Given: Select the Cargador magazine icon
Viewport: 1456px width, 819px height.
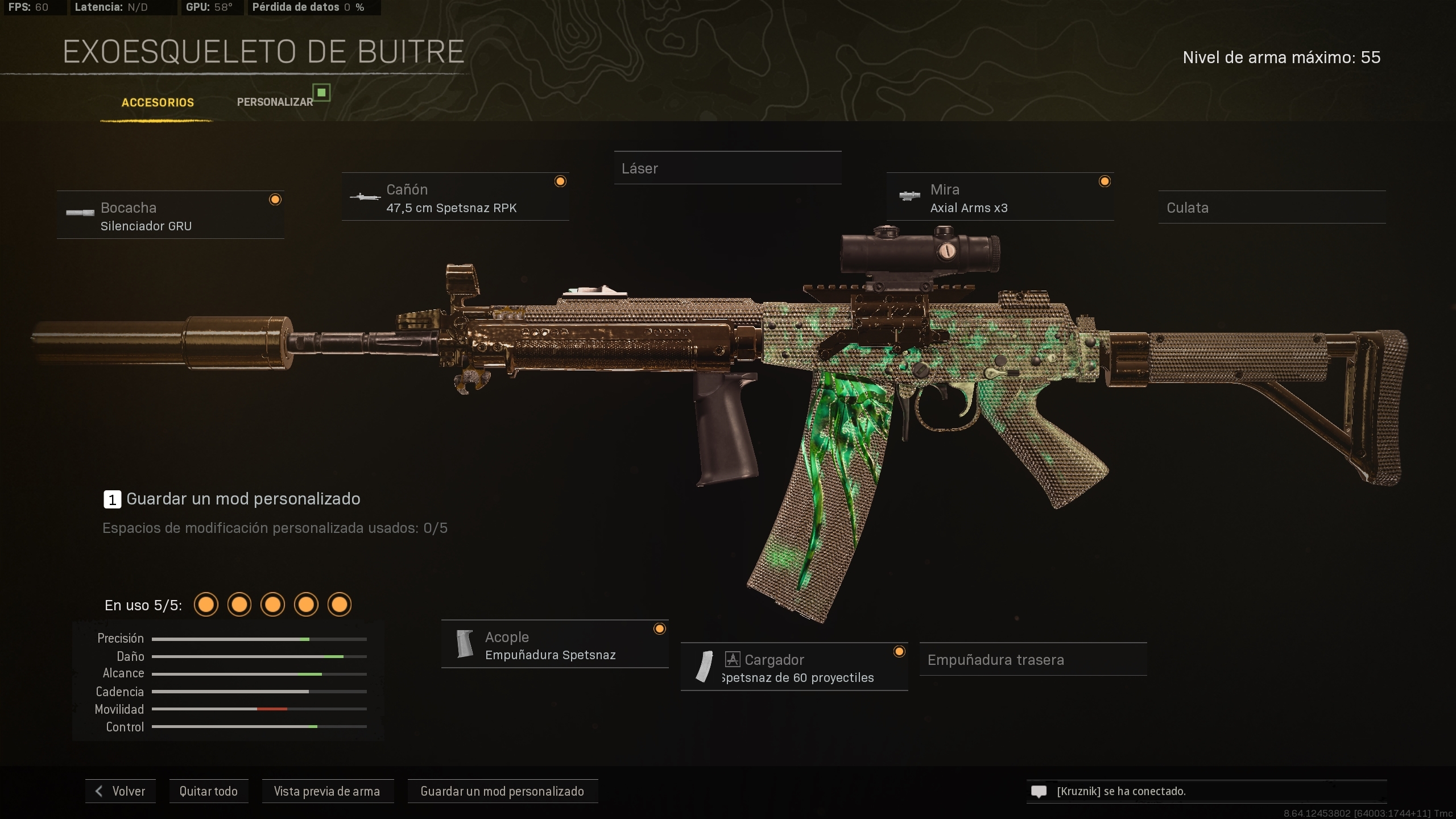Looking at the screenshot, I should pyautogui.click(x=705, y=667).
